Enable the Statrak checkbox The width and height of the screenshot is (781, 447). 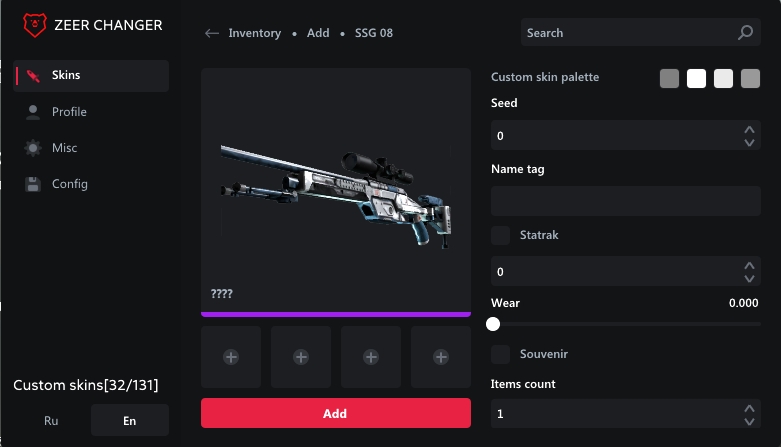coord(501,235)
